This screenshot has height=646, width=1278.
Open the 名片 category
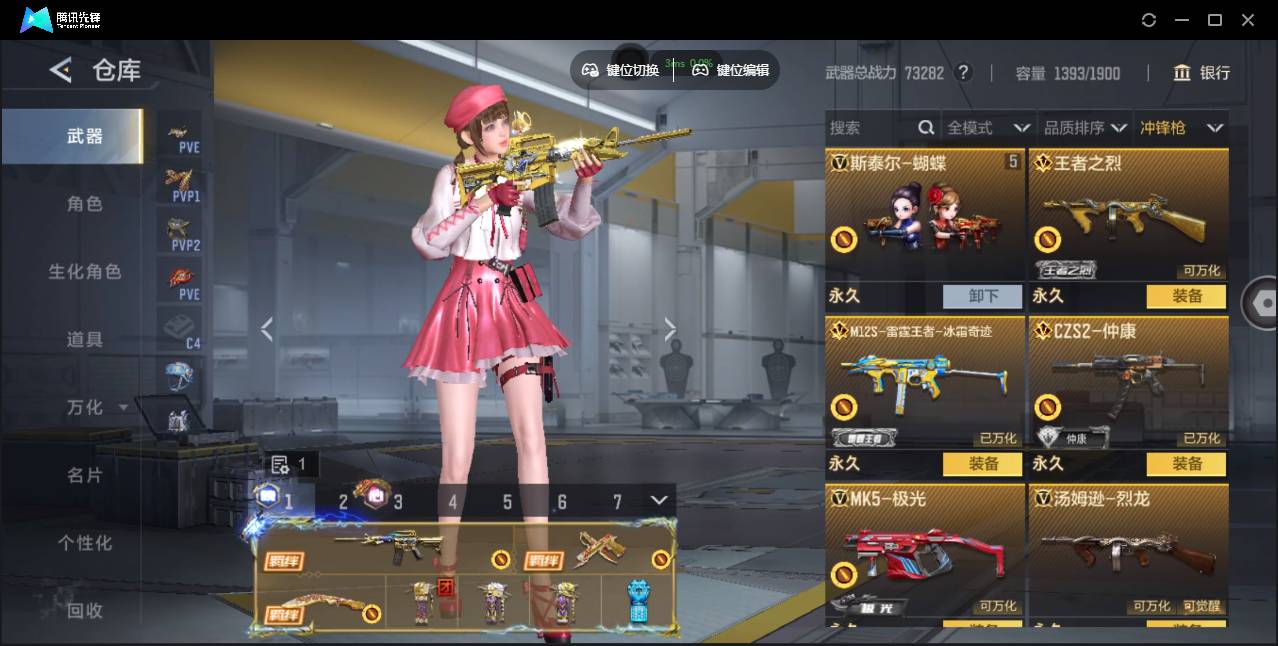coord(85,476)
